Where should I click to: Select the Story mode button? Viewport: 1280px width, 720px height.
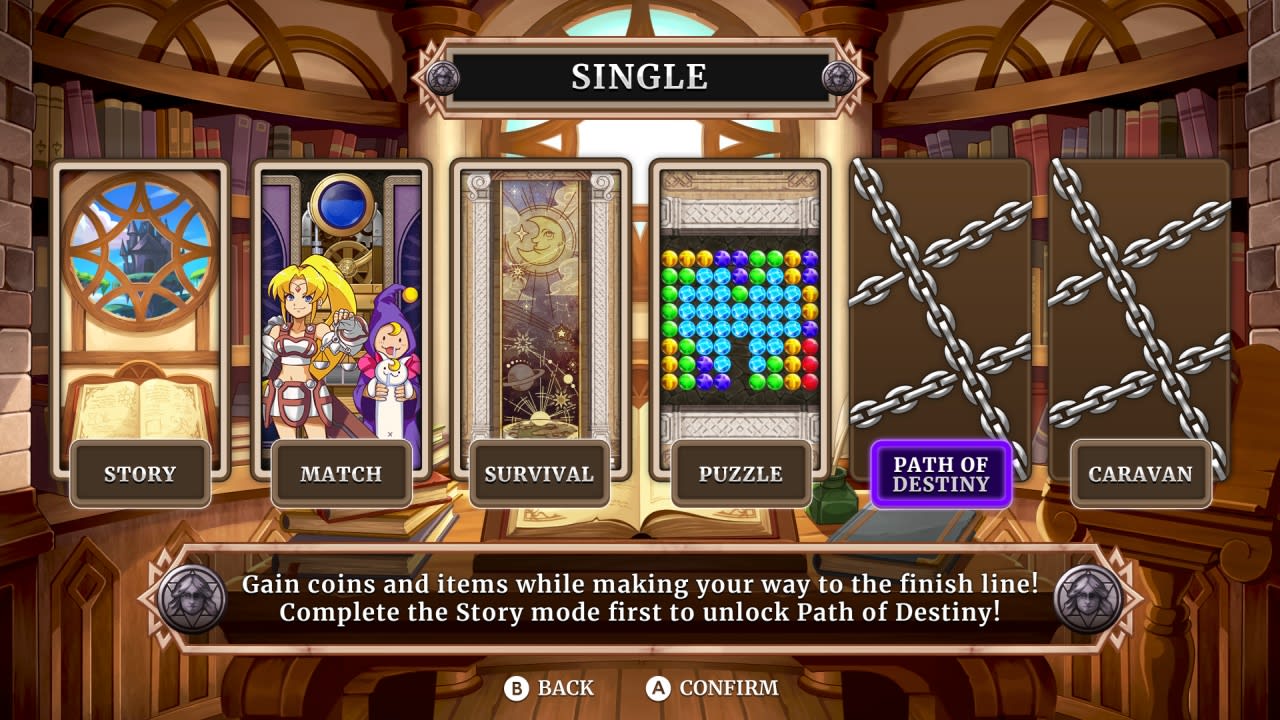point(140,473)
